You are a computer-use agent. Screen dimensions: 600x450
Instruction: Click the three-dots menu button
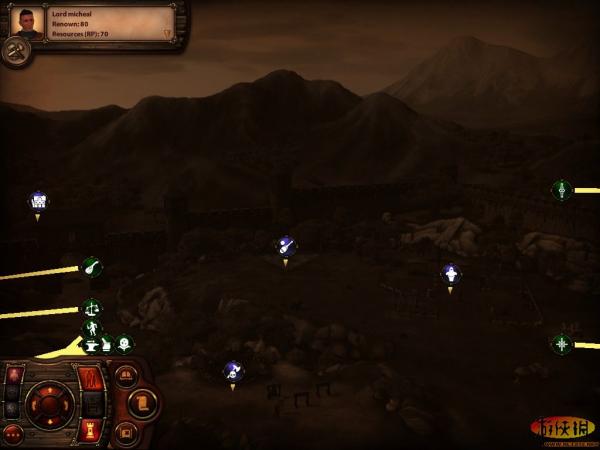(12, 434)
